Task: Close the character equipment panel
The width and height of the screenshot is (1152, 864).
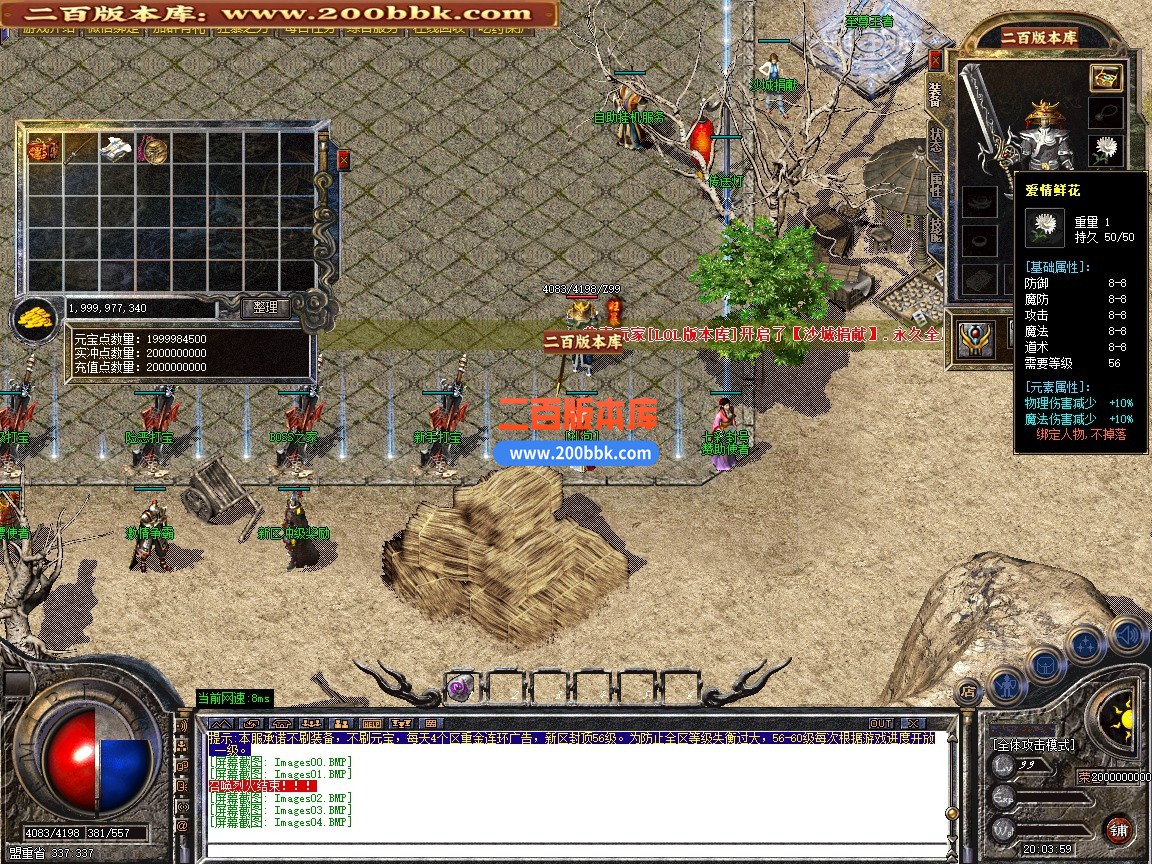Action: [x=935, y=59]
